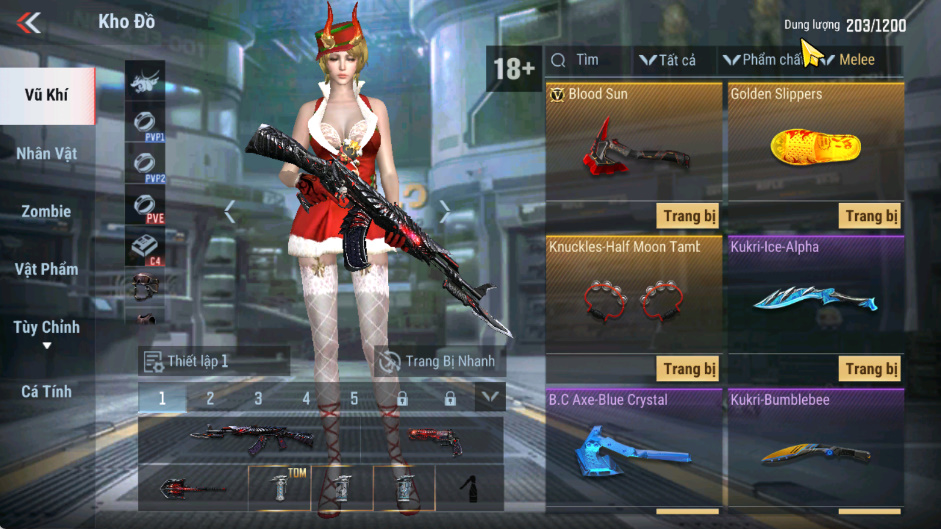The width and height of the screenshot is (941, 529).
Task: Activate Trang Bị Nhanh quick equip
Action: (438, 361)
